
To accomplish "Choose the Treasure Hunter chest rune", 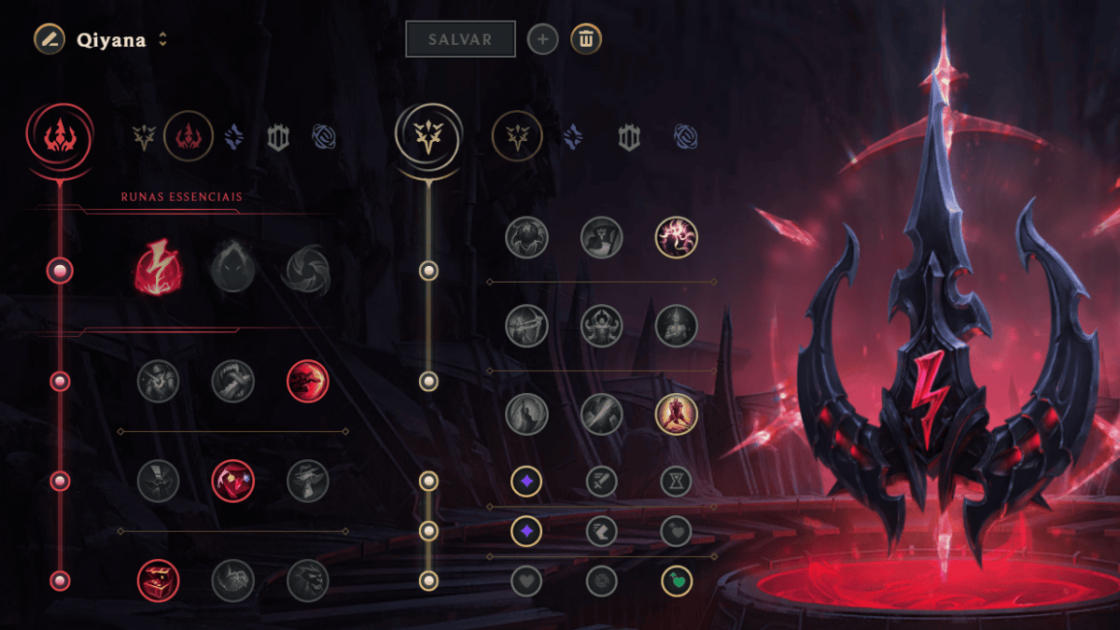I will click(158, 581).
